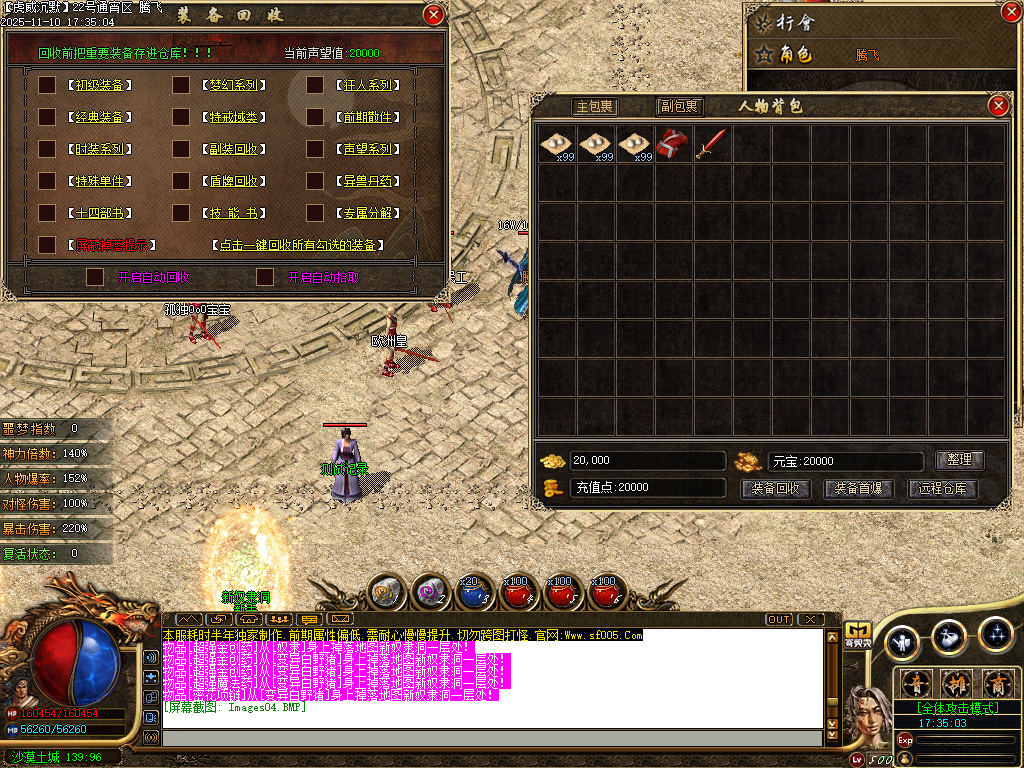Screen dimensions: 1024x768
Task: Toggle 开启自动回收 auto recycle
Action: 95,277
